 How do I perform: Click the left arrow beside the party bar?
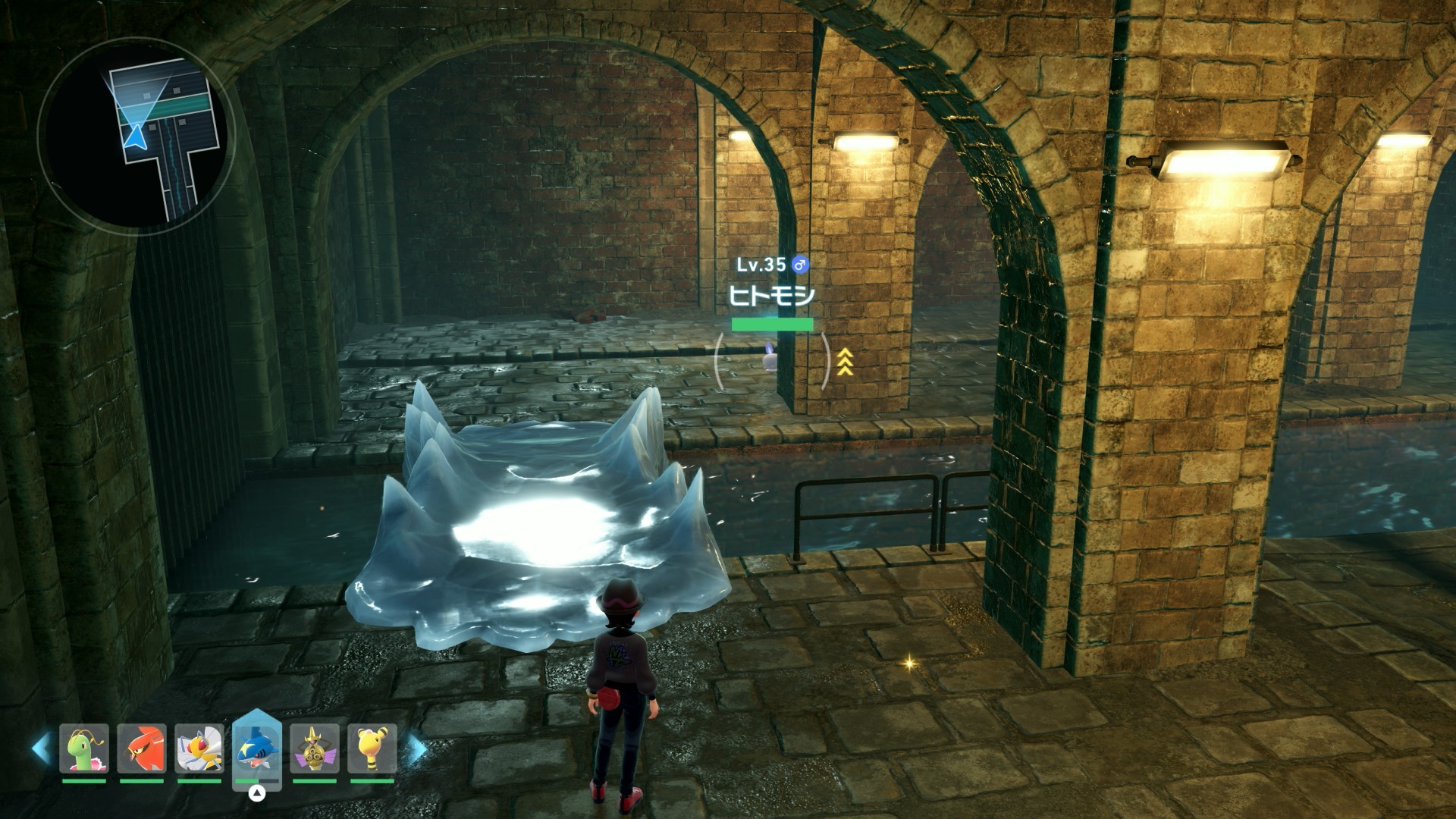[x=40, y=748]
